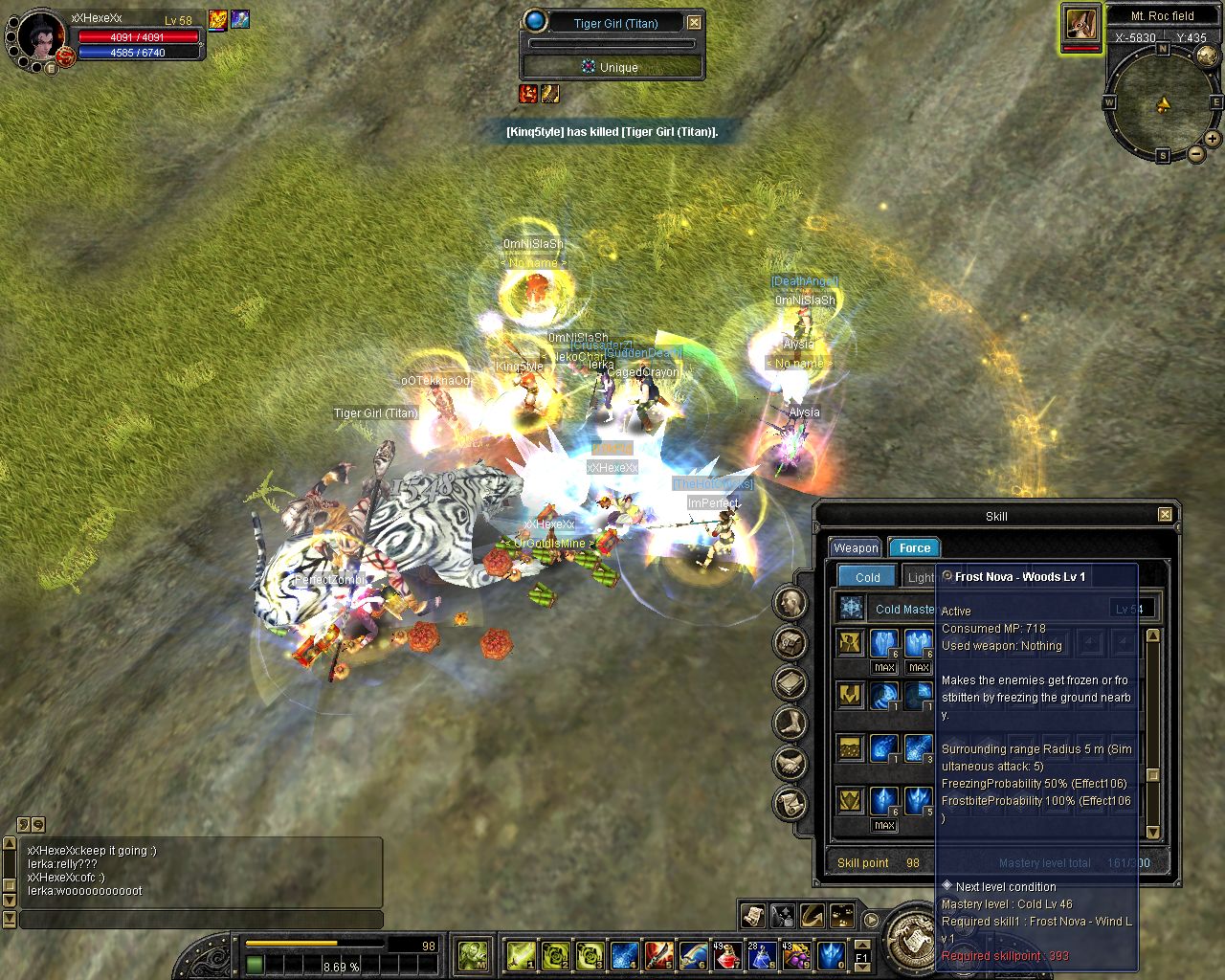The width and height of the screenshot is (1225, 980).
Task: Use the purple grapes item in slot 9
Action: click(796, 955)
